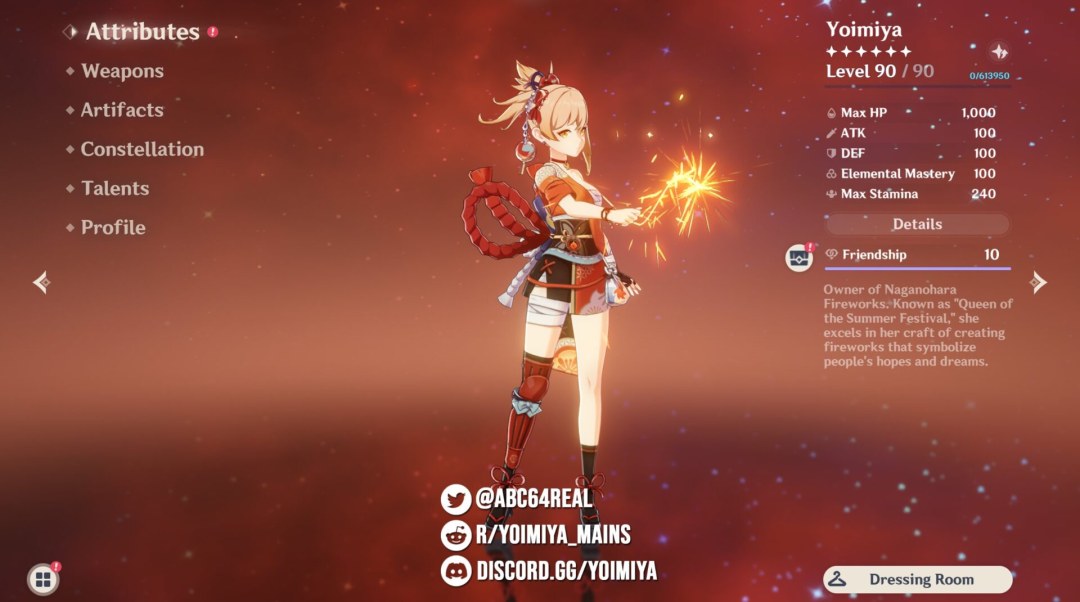View the Constellation page

click(x=142, y=149)
